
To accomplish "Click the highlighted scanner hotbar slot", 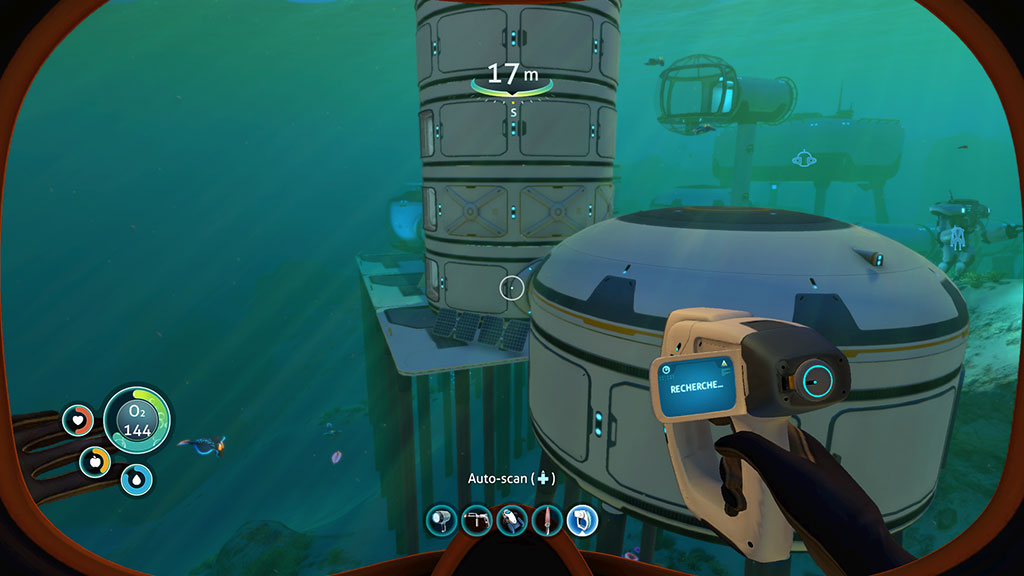I will tap(582, 519).
